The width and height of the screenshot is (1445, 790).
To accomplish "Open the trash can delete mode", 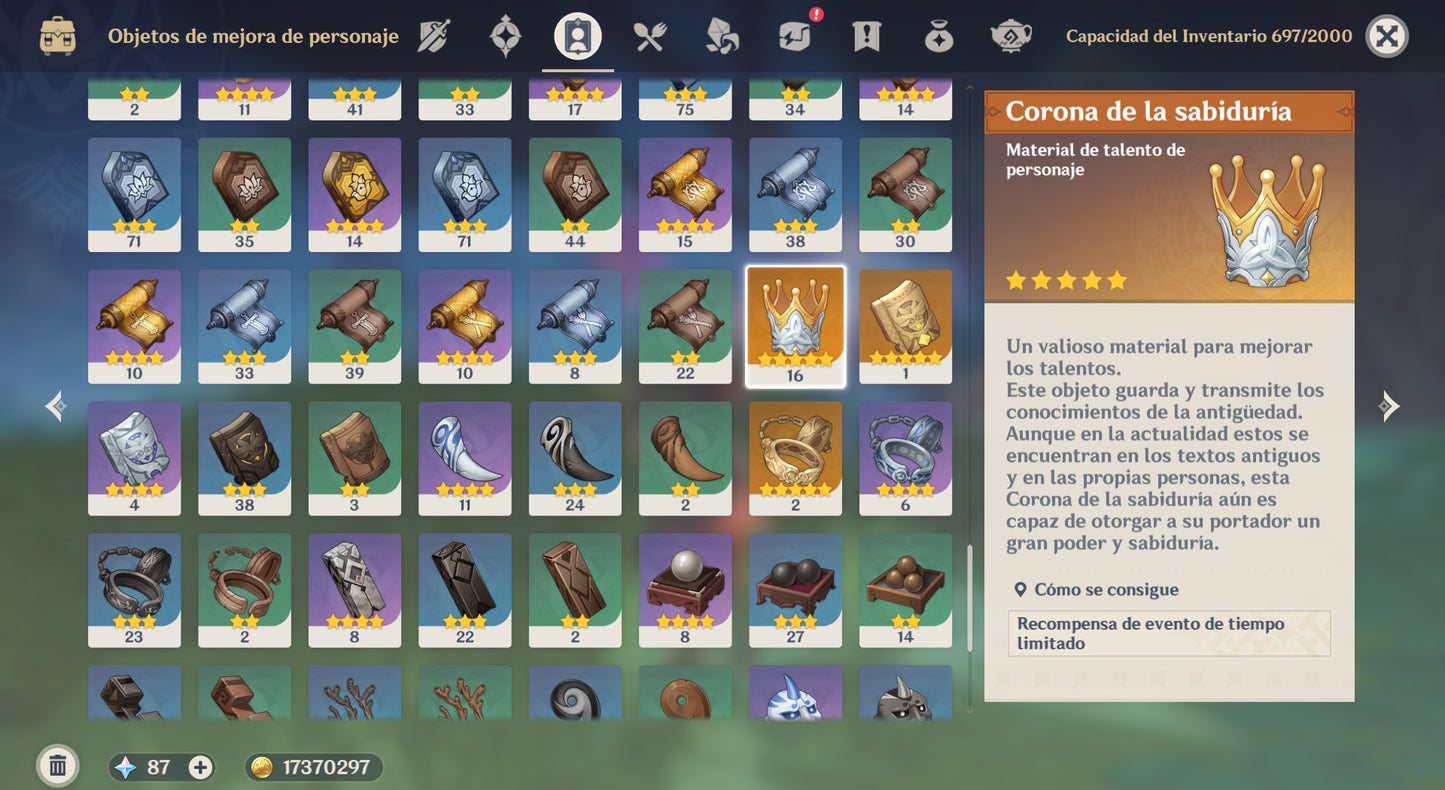I will (58, 767).
